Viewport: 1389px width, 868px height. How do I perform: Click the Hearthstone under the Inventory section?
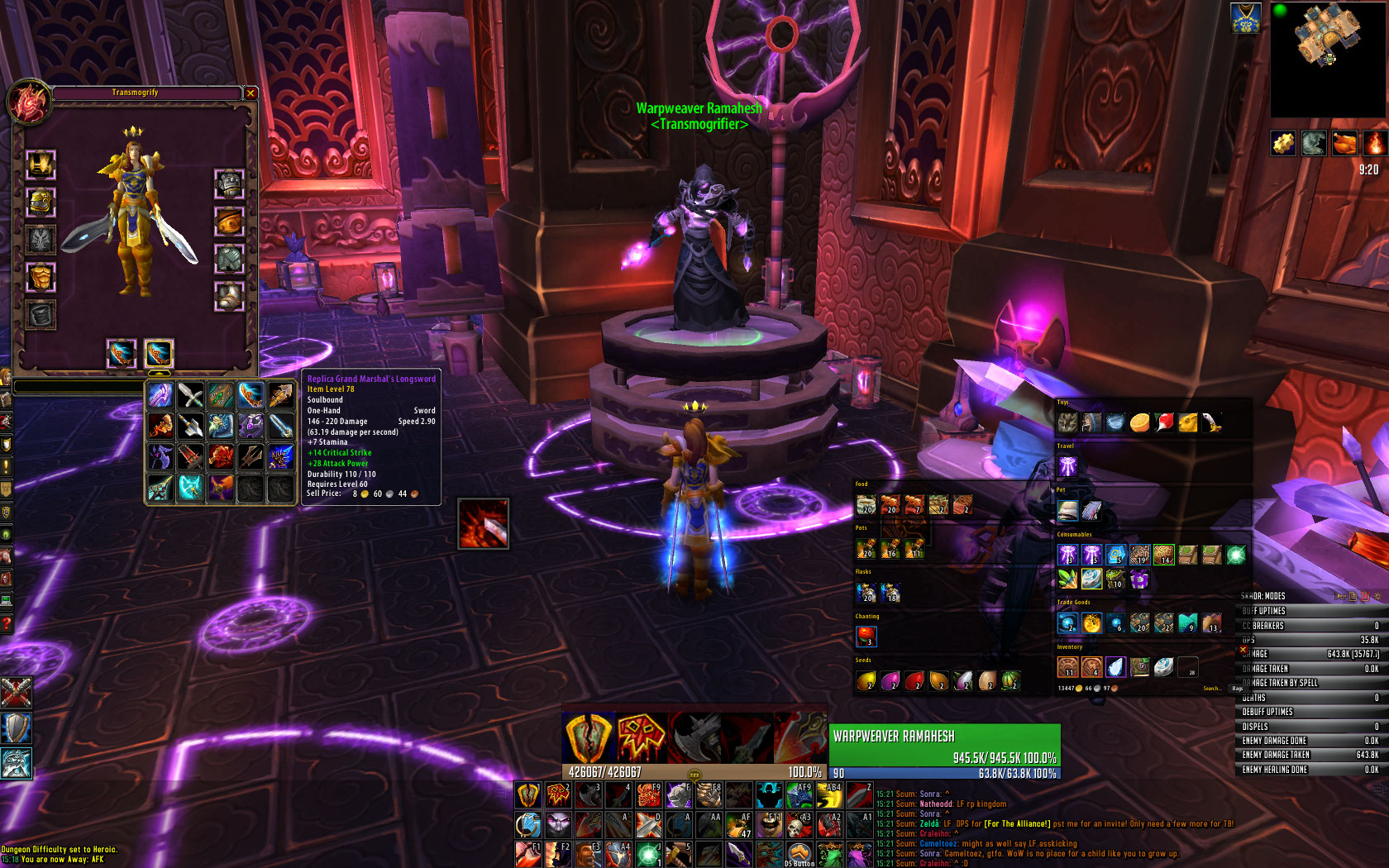(1163, 667)
